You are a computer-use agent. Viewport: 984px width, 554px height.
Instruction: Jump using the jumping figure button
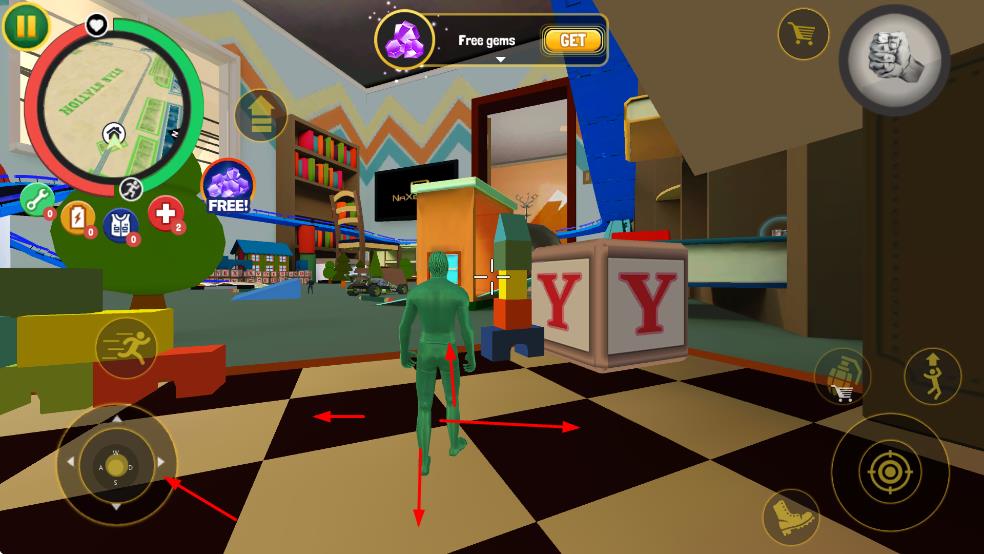932,375
